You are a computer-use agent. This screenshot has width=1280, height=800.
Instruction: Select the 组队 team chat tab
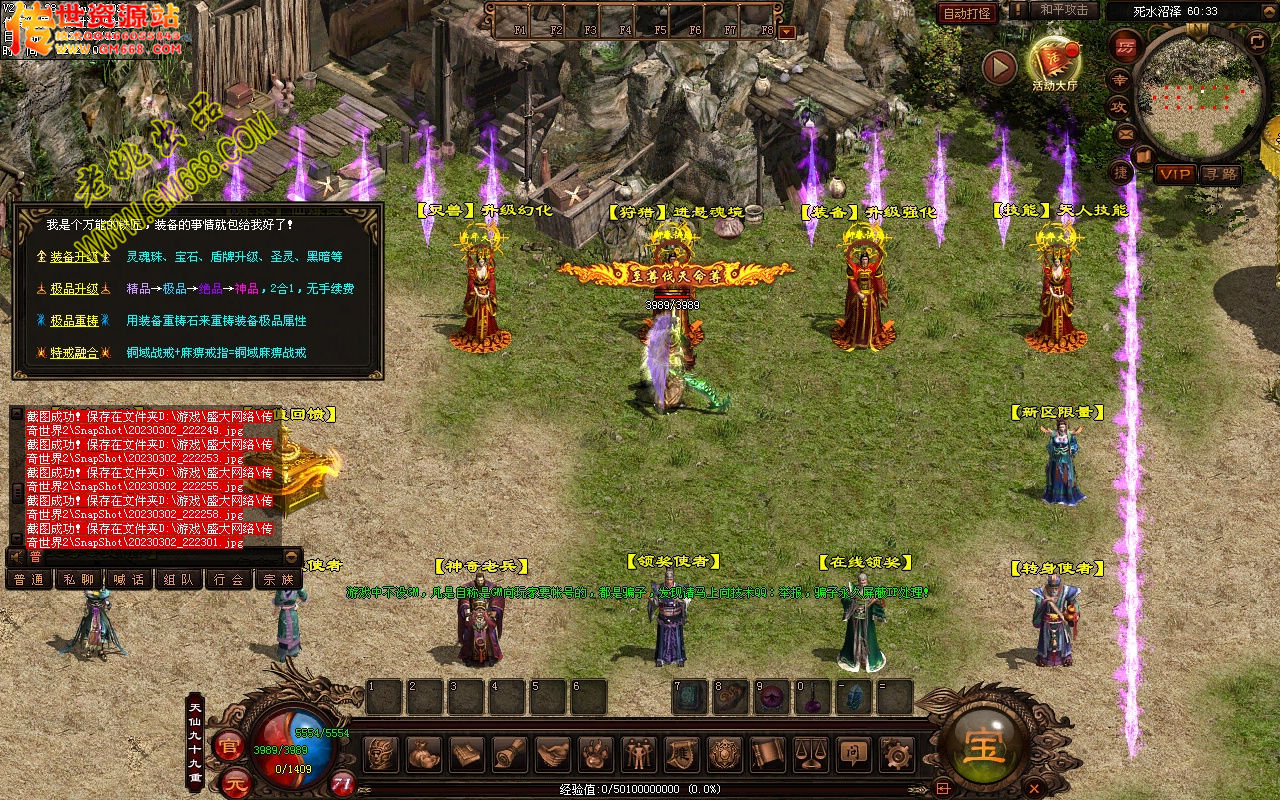point(179,579)
